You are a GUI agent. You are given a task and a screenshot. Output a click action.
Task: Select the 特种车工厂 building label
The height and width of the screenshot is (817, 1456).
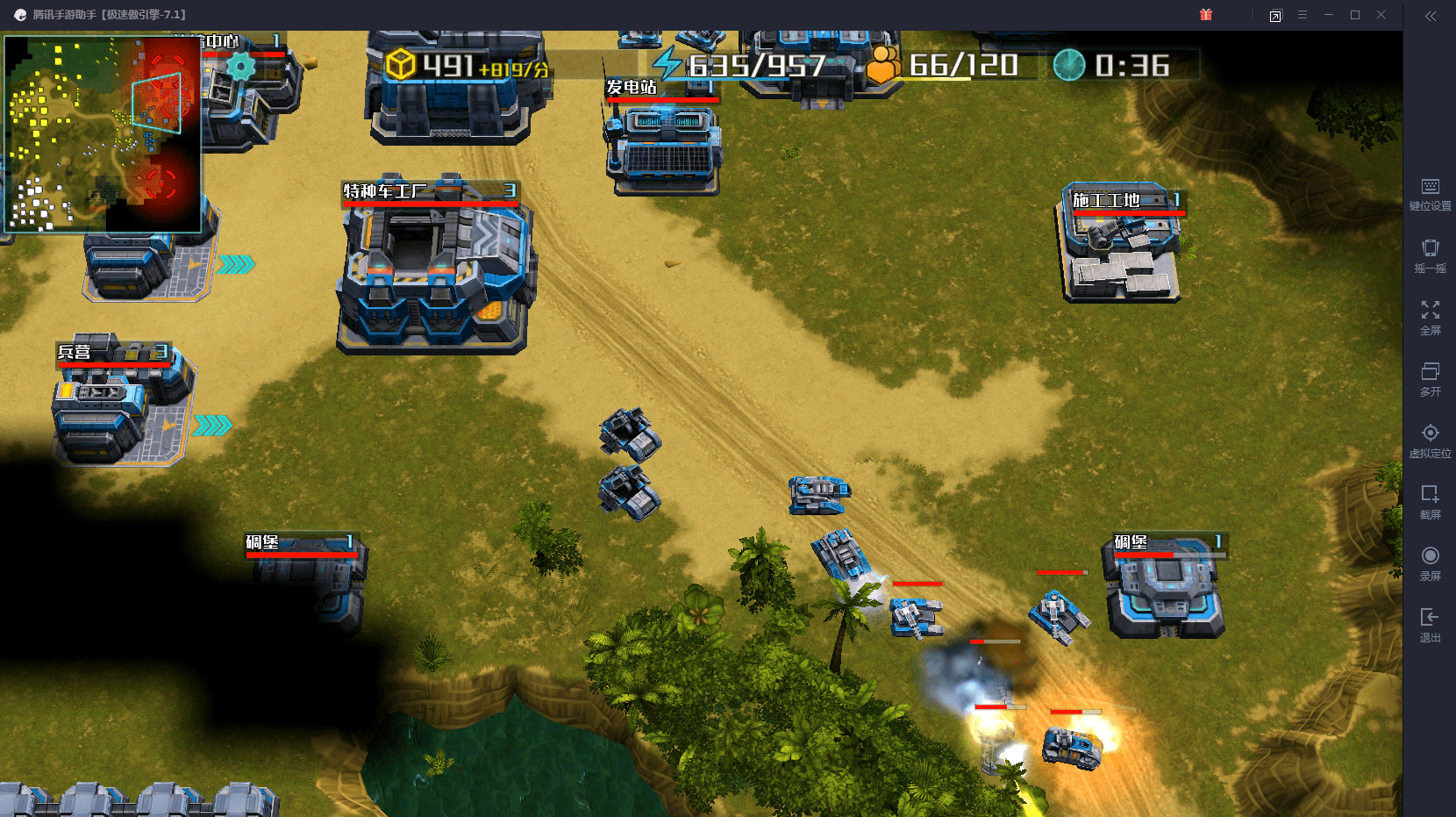click(386, 191)
